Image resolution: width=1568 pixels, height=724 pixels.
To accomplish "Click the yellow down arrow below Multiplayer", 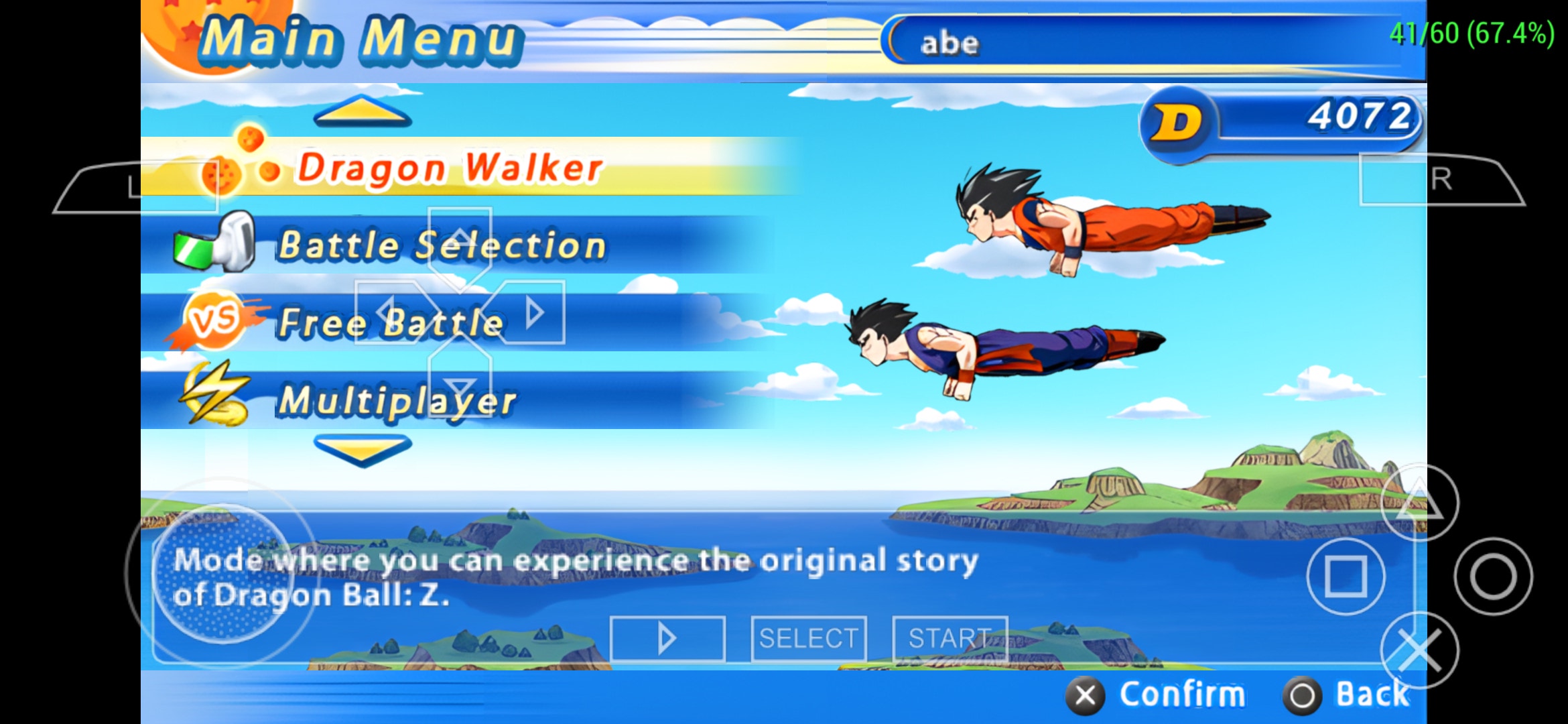I will click(x=363, y=449).
